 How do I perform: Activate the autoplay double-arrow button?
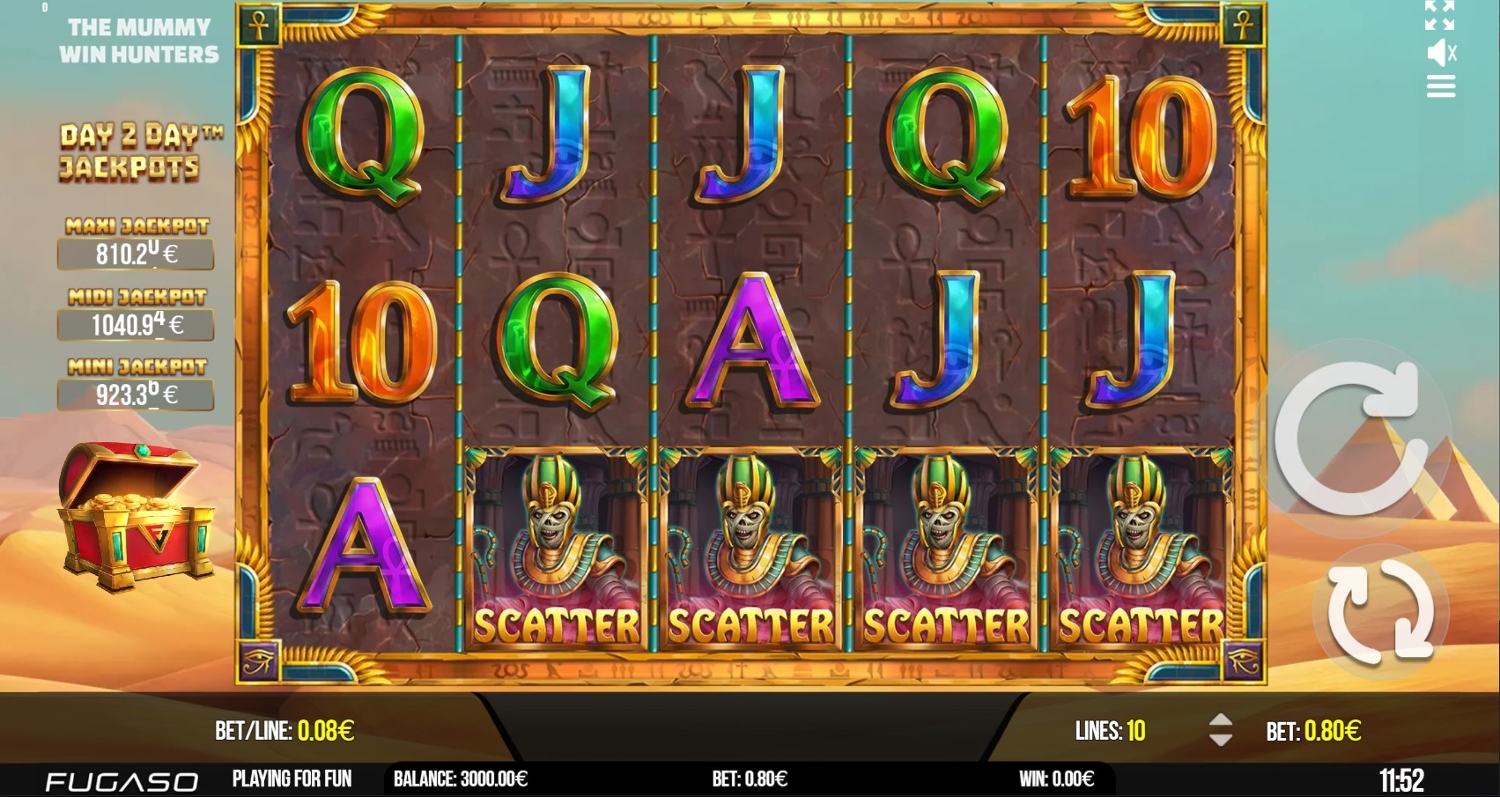coord(1379,610)
